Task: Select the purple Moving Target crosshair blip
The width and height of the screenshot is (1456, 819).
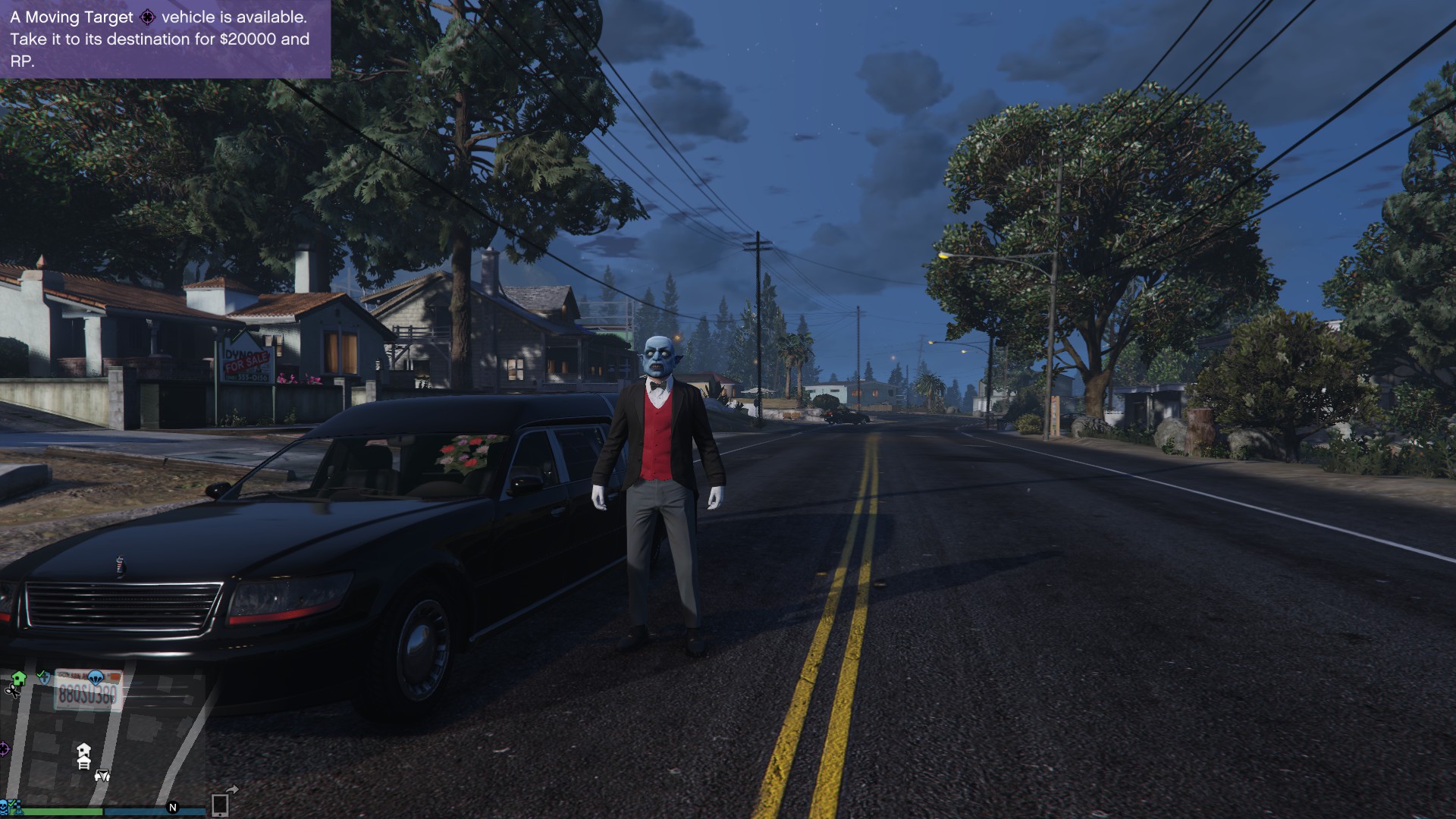Action: click(4, 749)
